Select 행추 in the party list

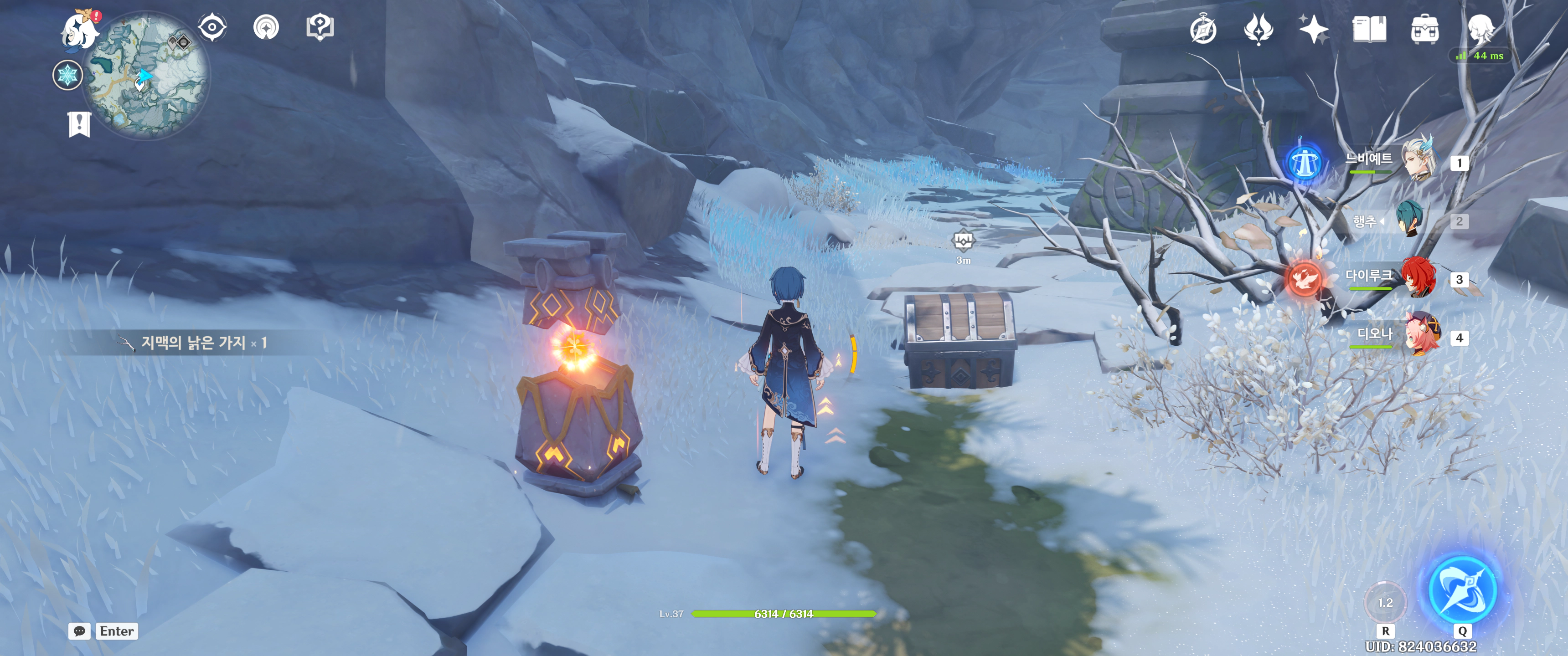pyautogui.click(x=1408, y=220)
